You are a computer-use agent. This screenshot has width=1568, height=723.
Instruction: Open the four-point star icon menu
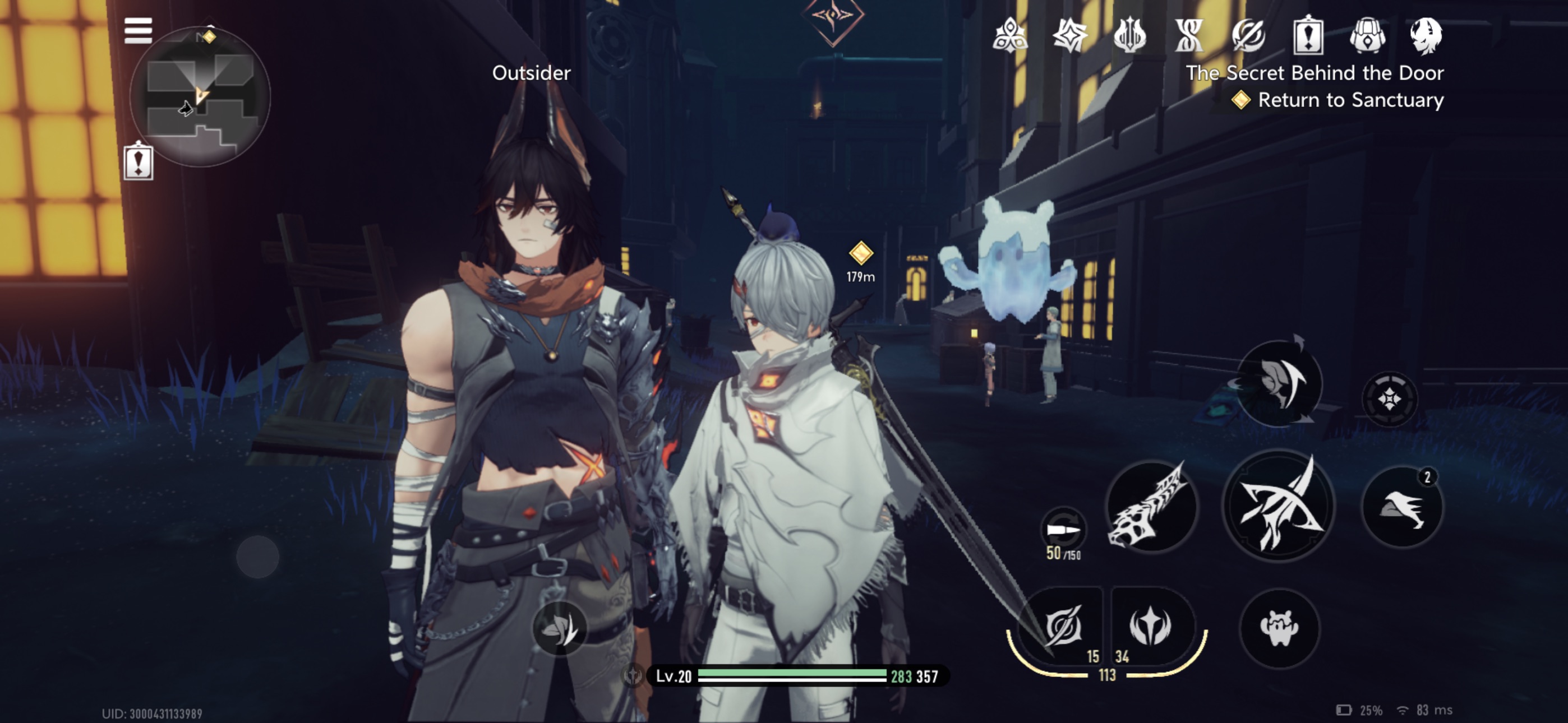click(x=1069, y=35)
